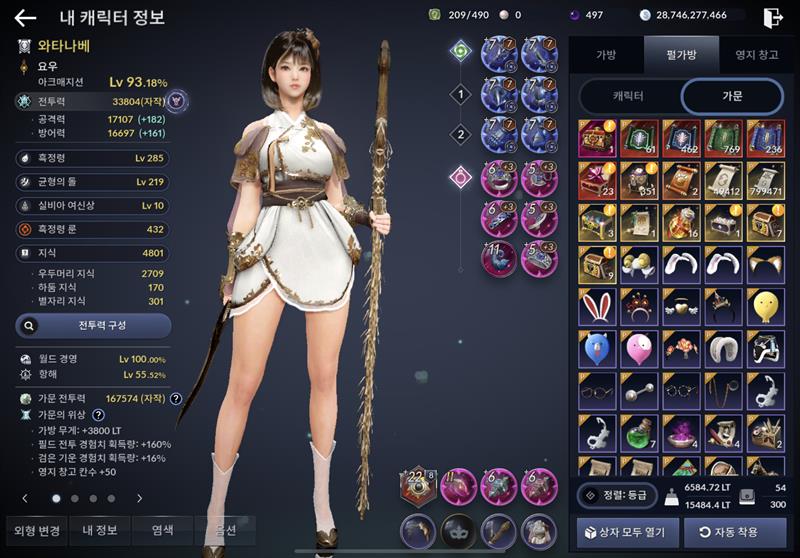This screenshot has height=558, width=800.
Task: Show help for 가문 전투력
Action: click(x=176, y=398)
